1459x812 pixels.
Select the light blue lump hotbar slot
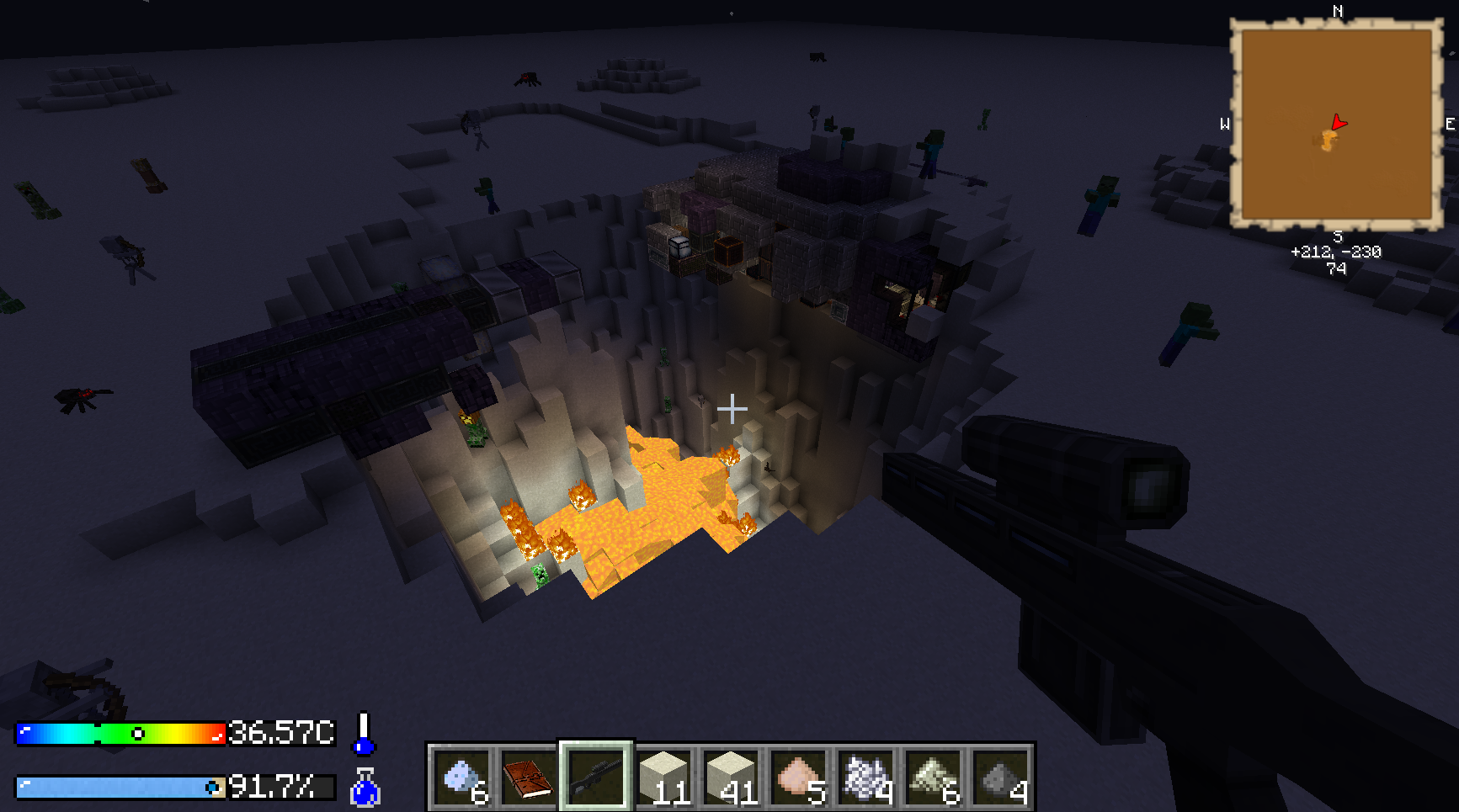pos(461,777)
